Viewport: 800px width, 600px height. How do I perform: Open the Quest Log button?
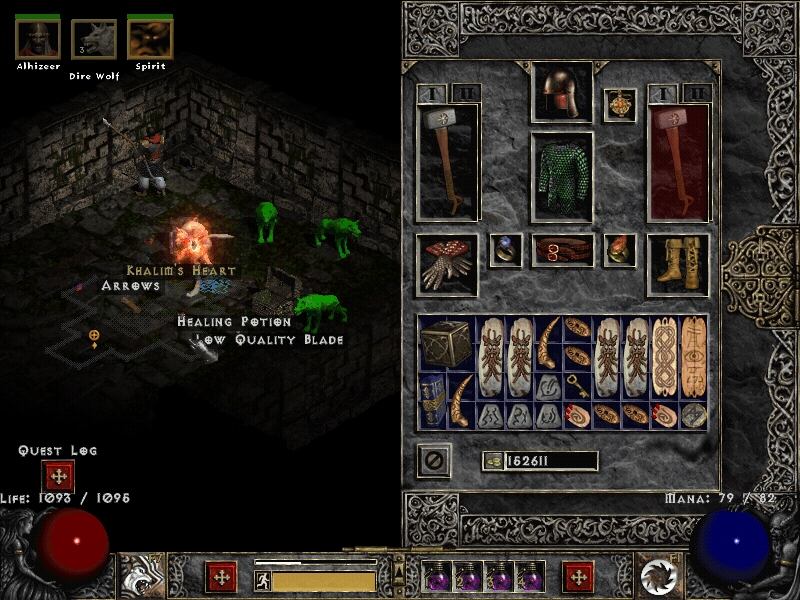[58, 476]
